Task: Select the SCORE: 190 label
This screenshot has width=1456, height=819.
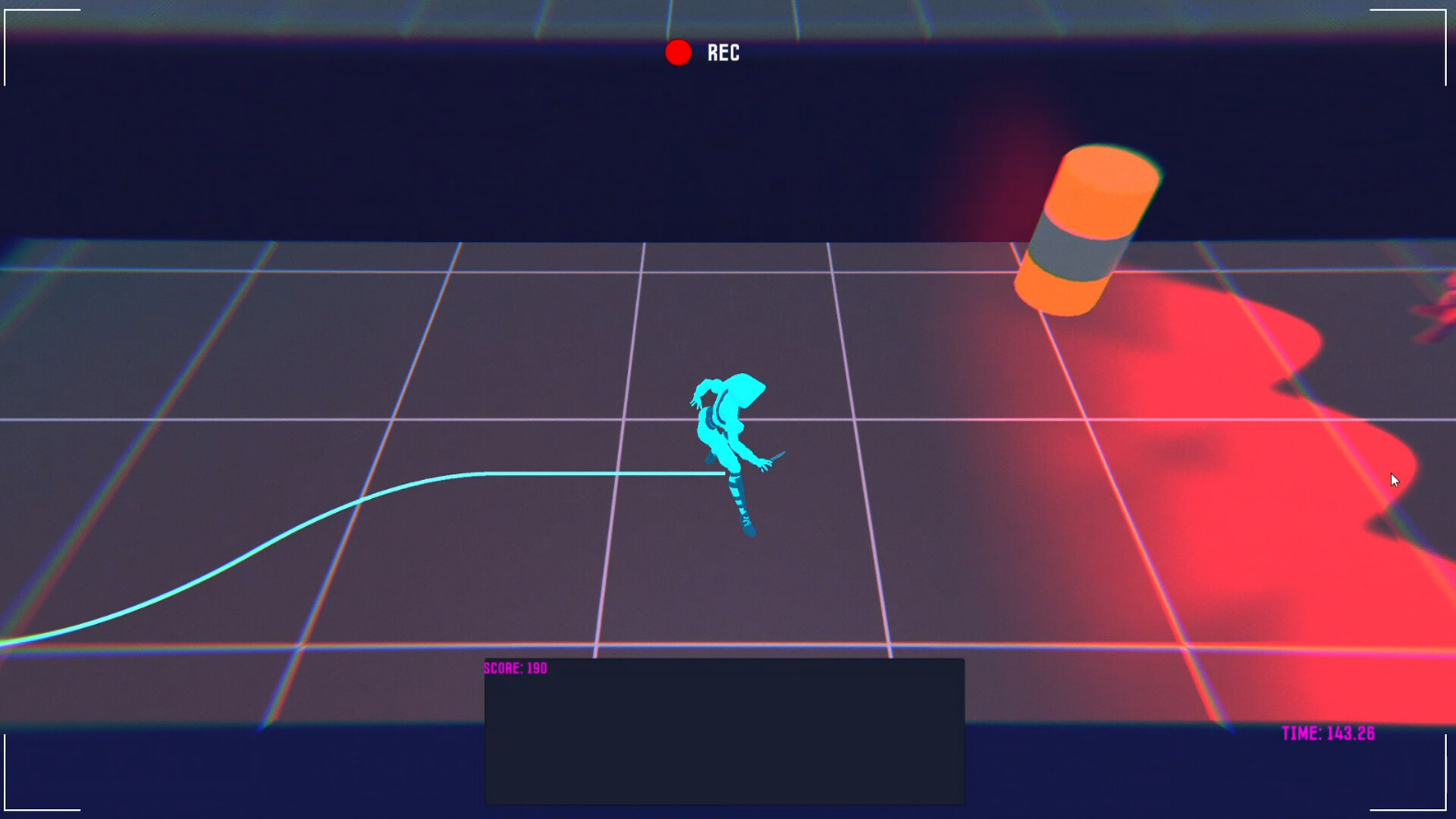Action: (513, 668)
